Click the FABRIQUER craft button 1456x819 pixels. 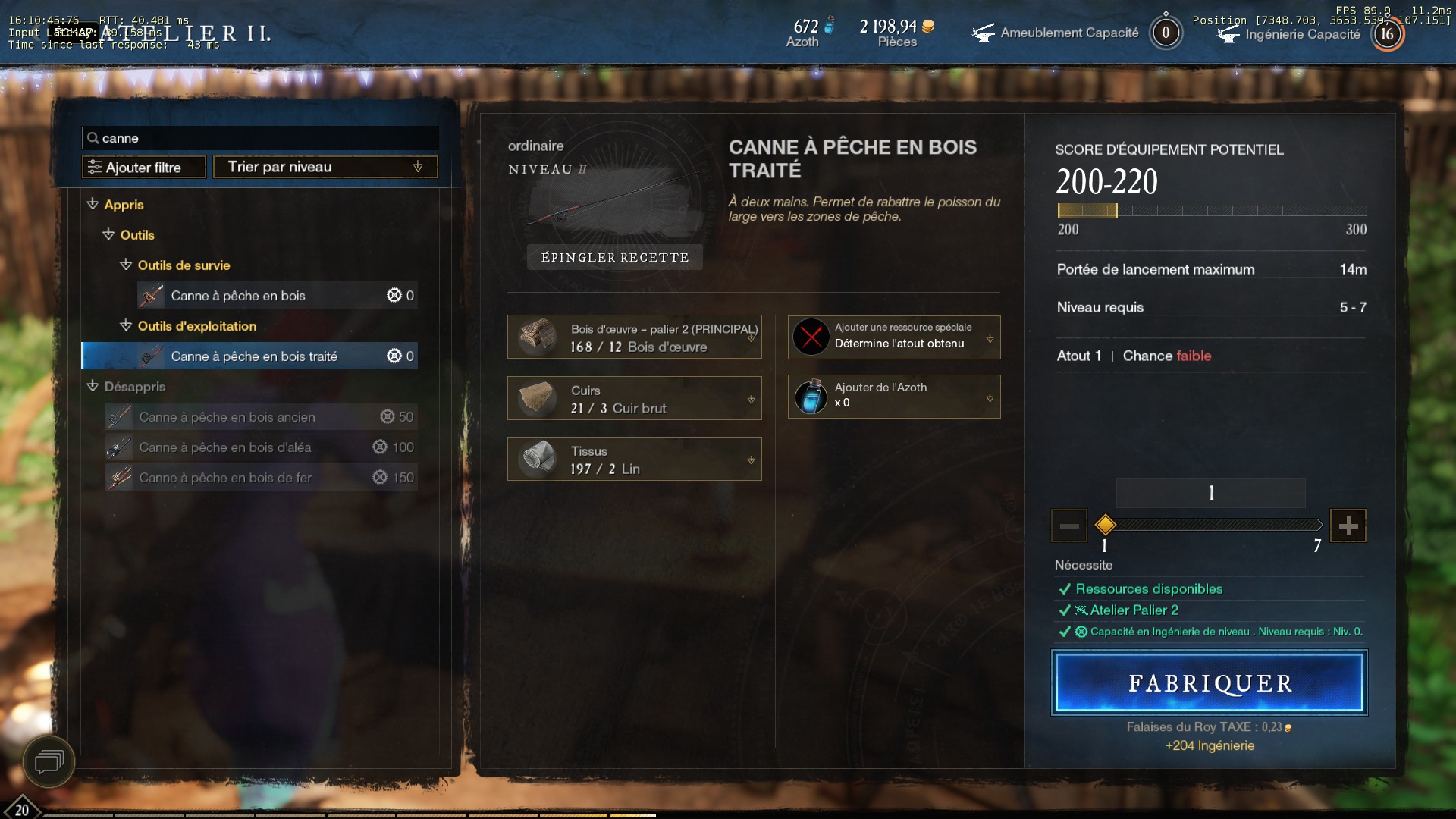click(x=1209, y=682)
